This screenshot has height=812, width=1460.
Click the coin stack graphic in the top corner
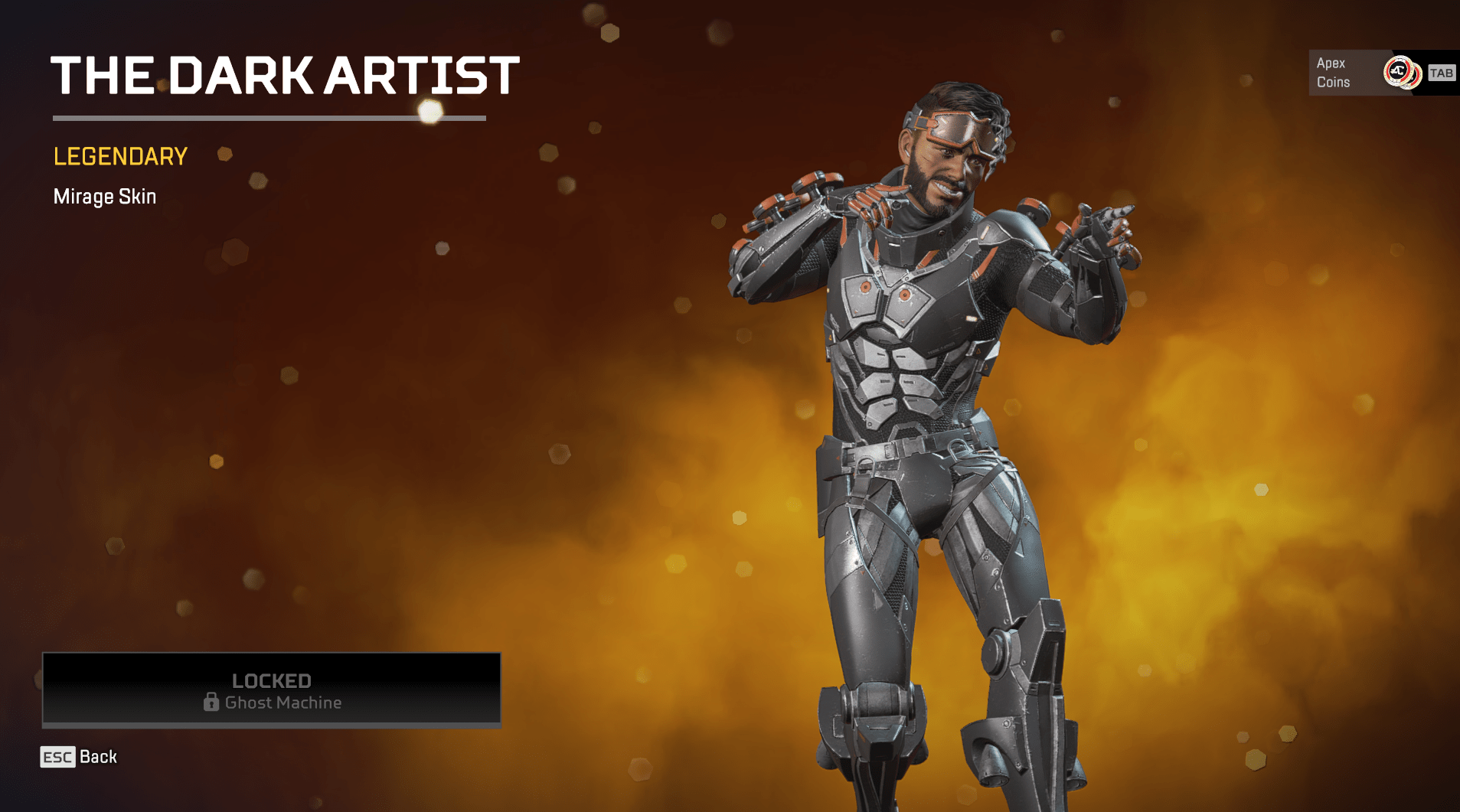(x=1401, y=73)
